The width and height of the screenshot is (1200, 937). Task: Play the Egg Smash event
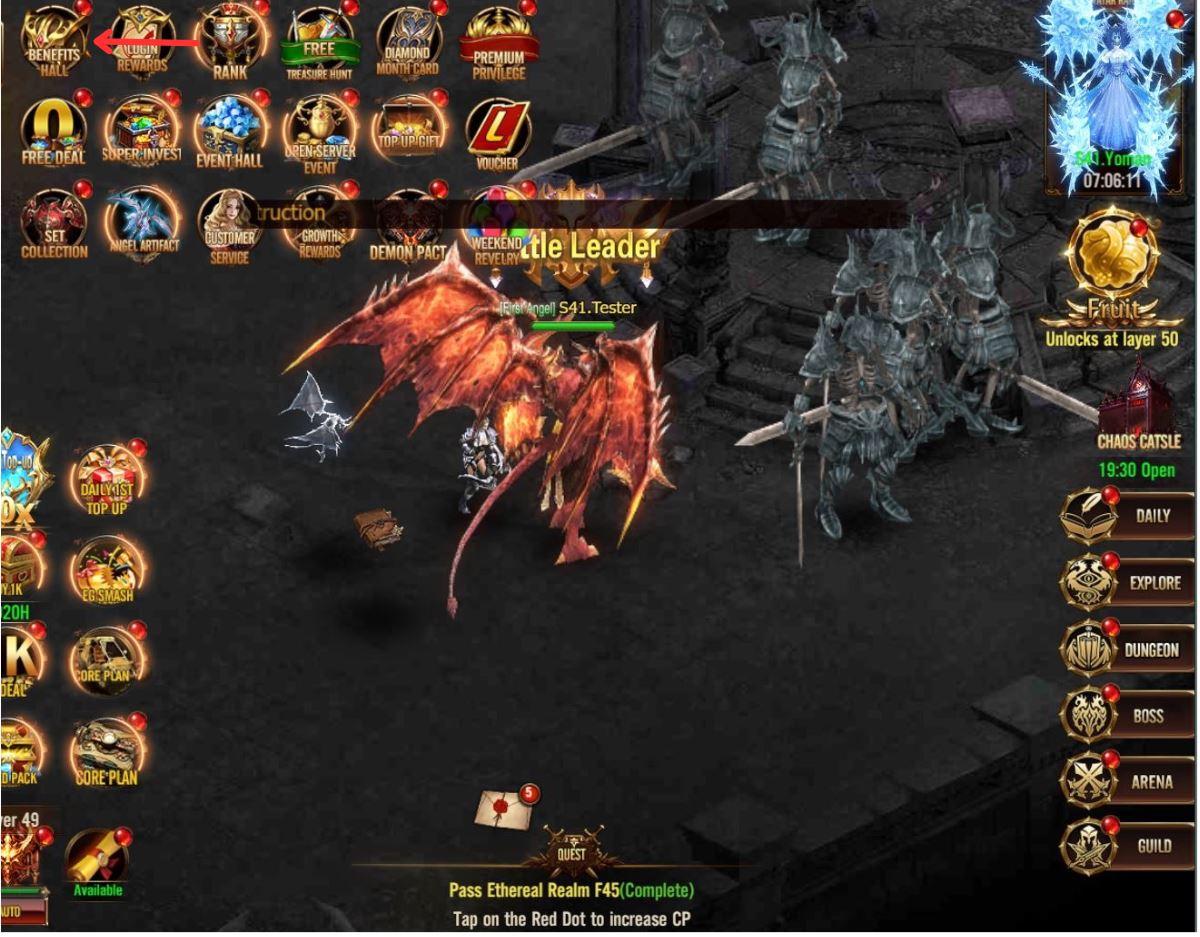coord(106,570)
